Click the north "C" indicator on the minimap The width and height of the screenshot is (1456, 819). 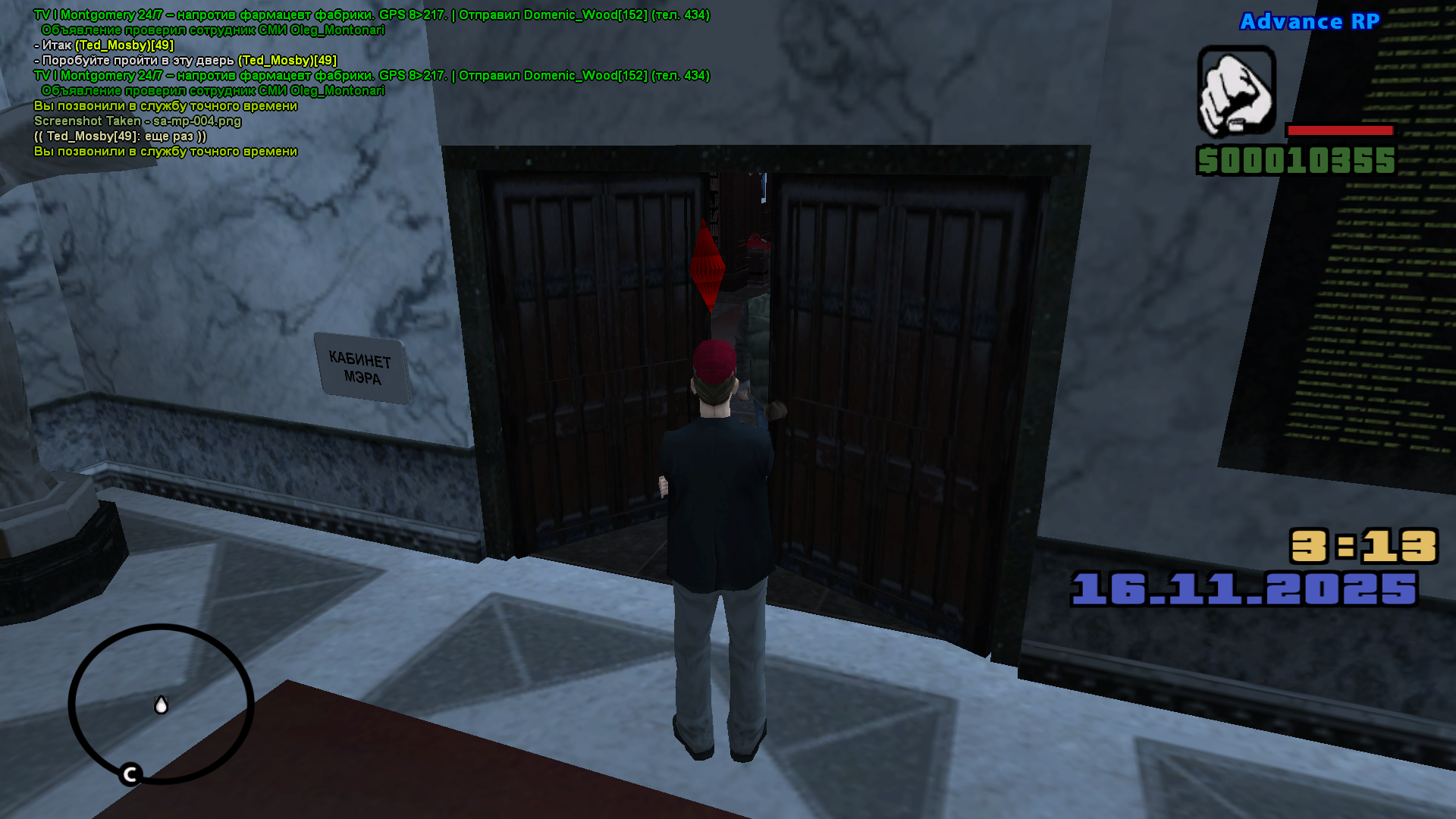coord(130,774)
